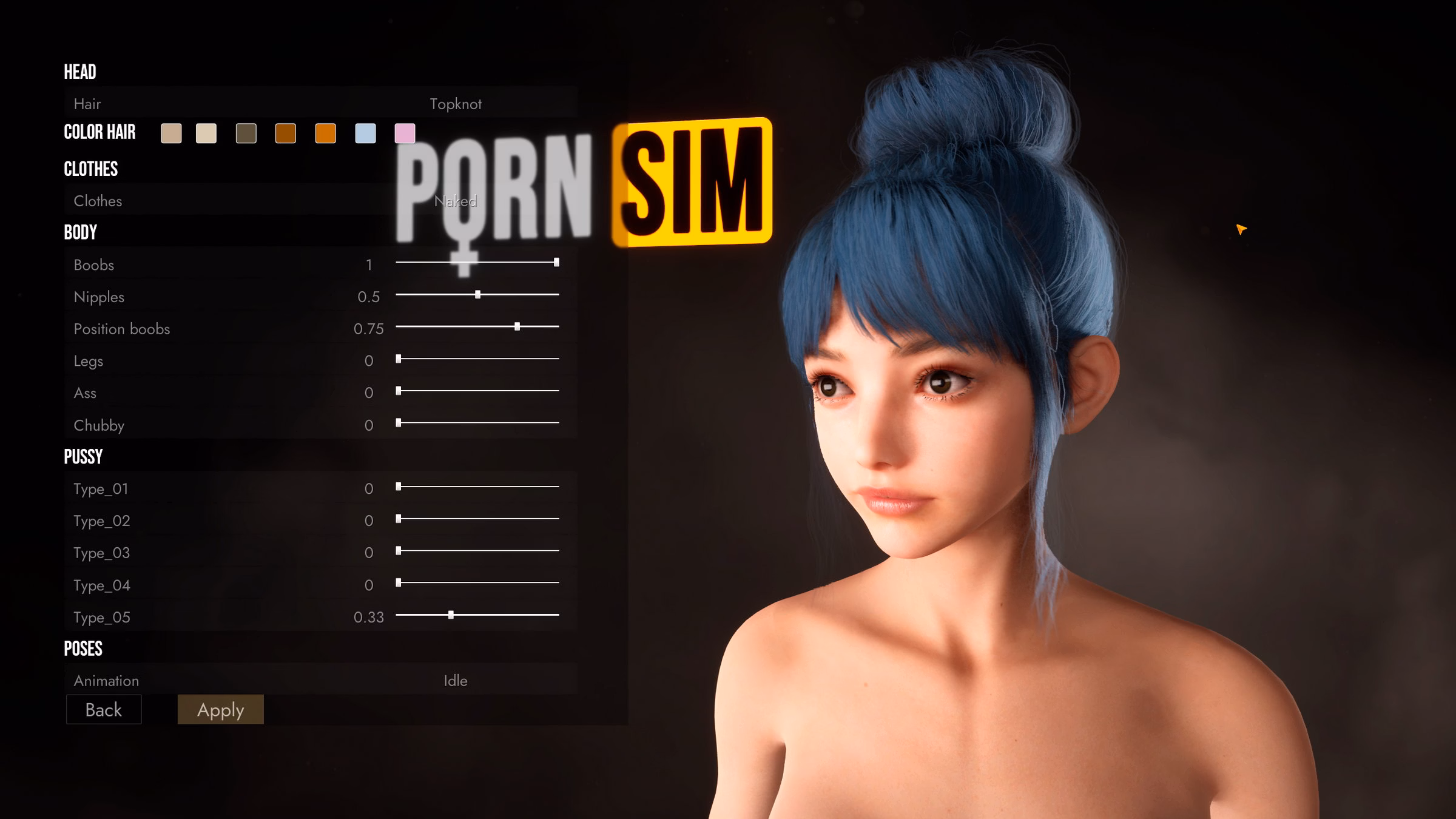Open the Clothes selector showing Naked

(455, 200)
